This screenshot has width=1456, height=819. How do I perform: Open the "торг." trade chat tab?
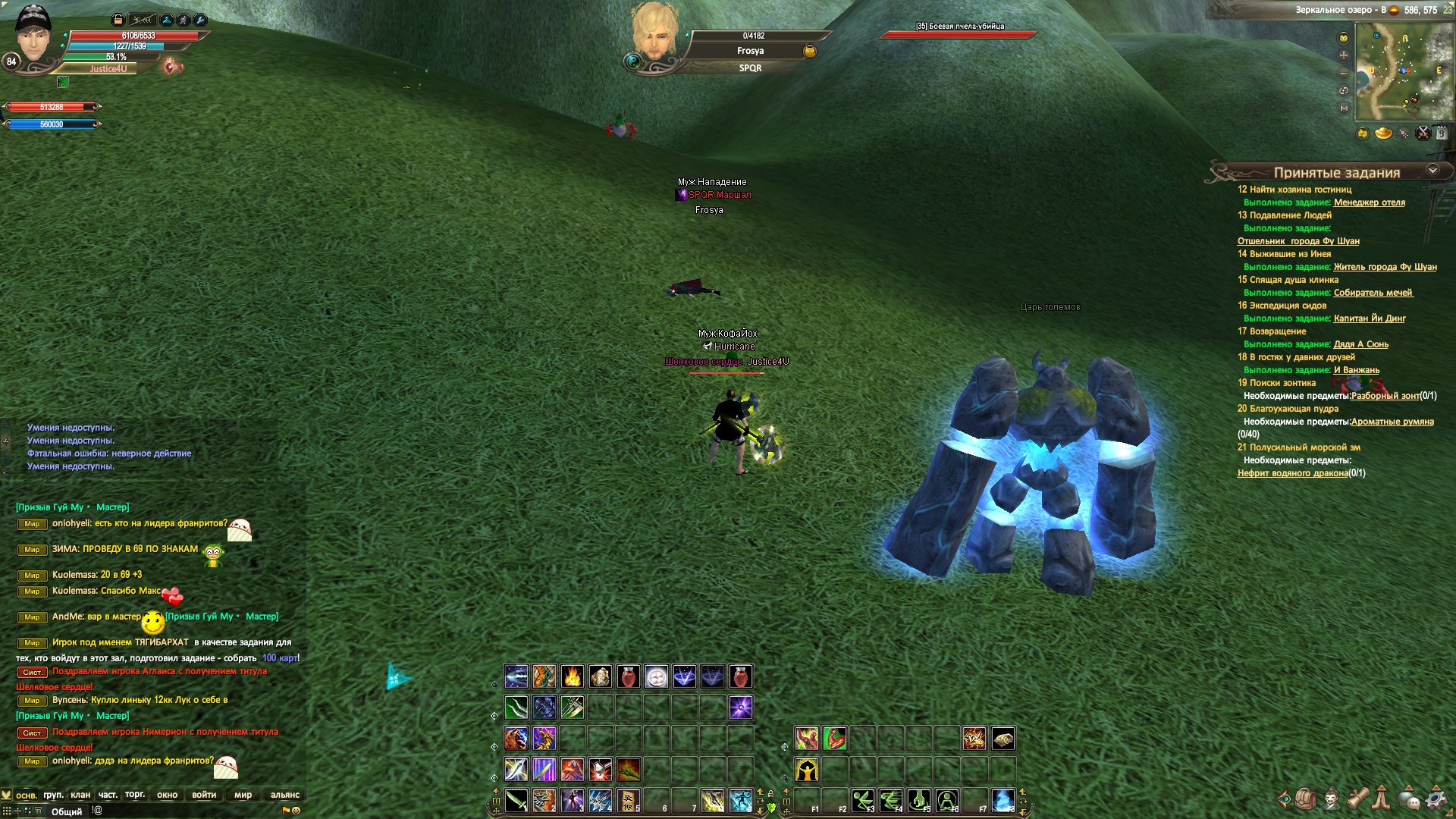click(x=135, y=795)
